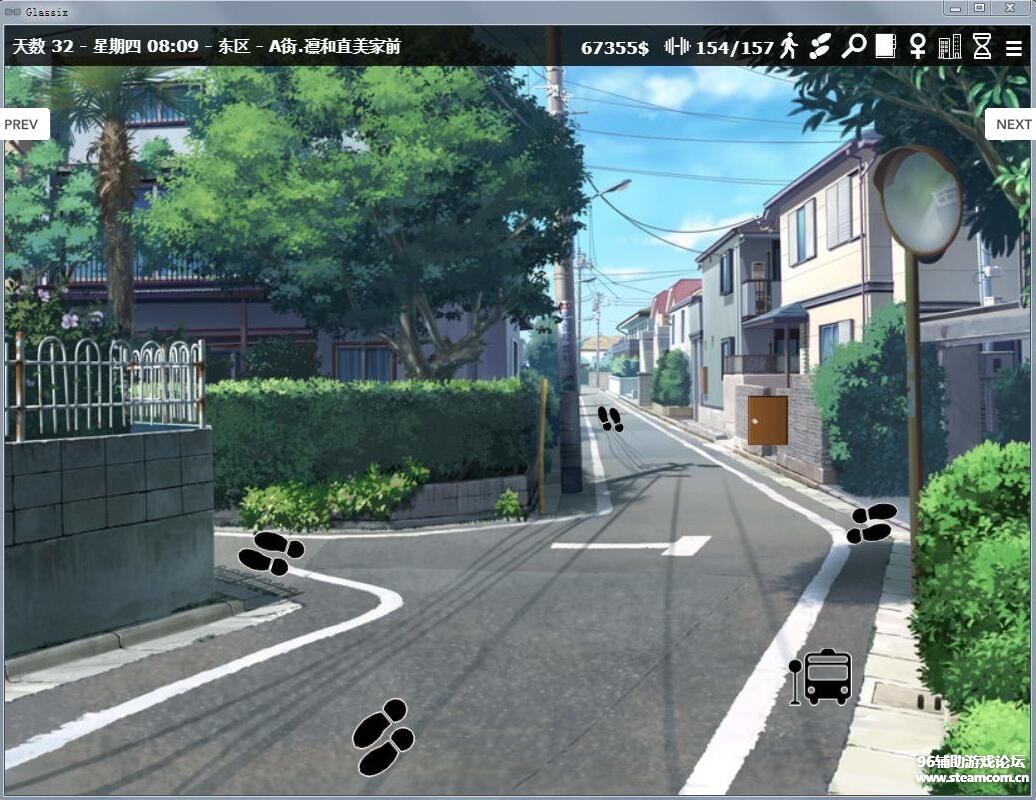Click the footprints icon in the top bar
Screen dimensions: 1036x800
[821, 46]
